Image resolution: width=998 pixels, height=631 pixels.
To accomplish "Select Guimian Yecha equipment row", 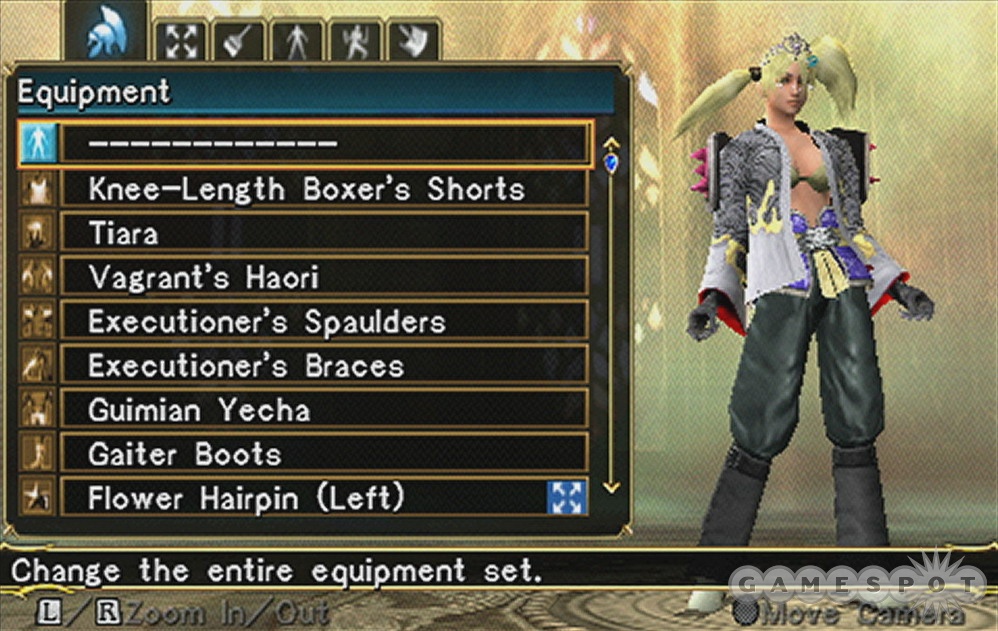I will pyautogui.click(x=323, y=409).
